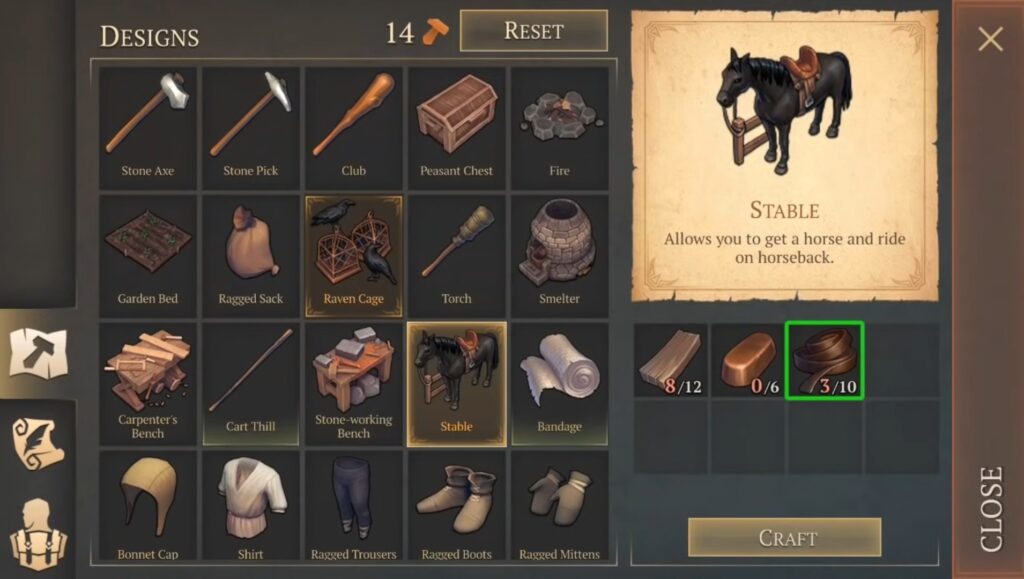This screenshot has height=579, width=1024.
Task: Craft the Stable design
Action: click(784, 538)
